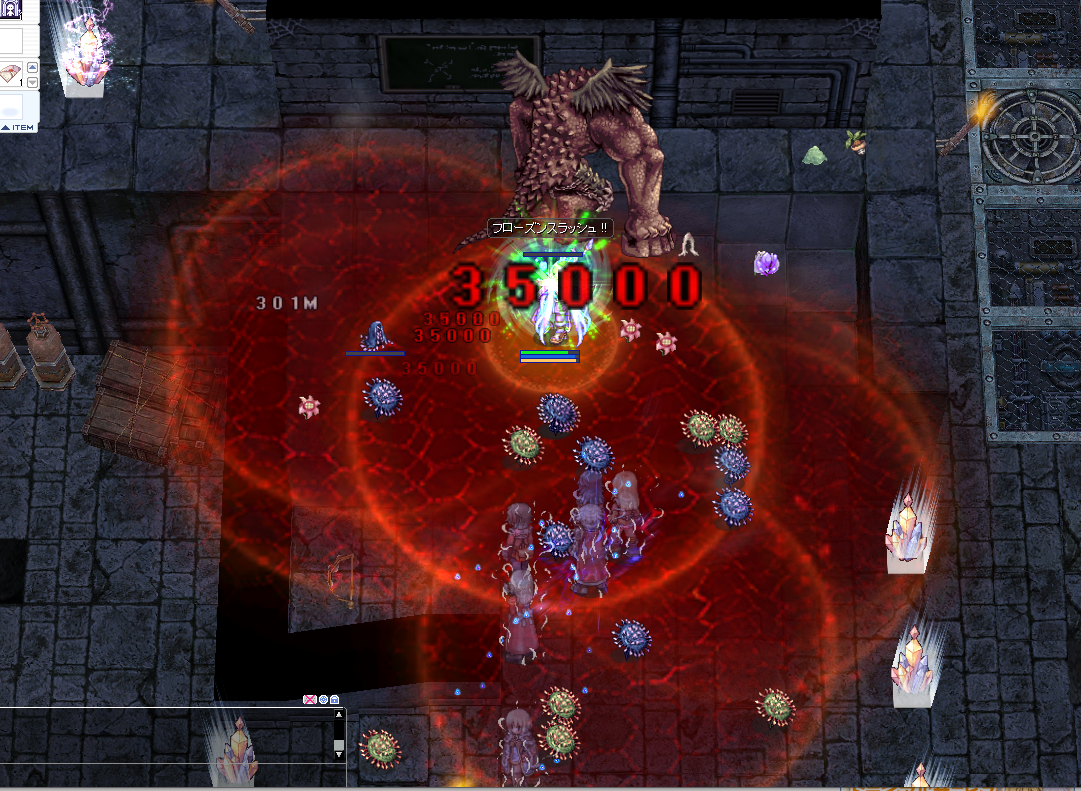Click the hotbar down arrow button
This screenshot has width=1081, height=791.
pos(32,82)
